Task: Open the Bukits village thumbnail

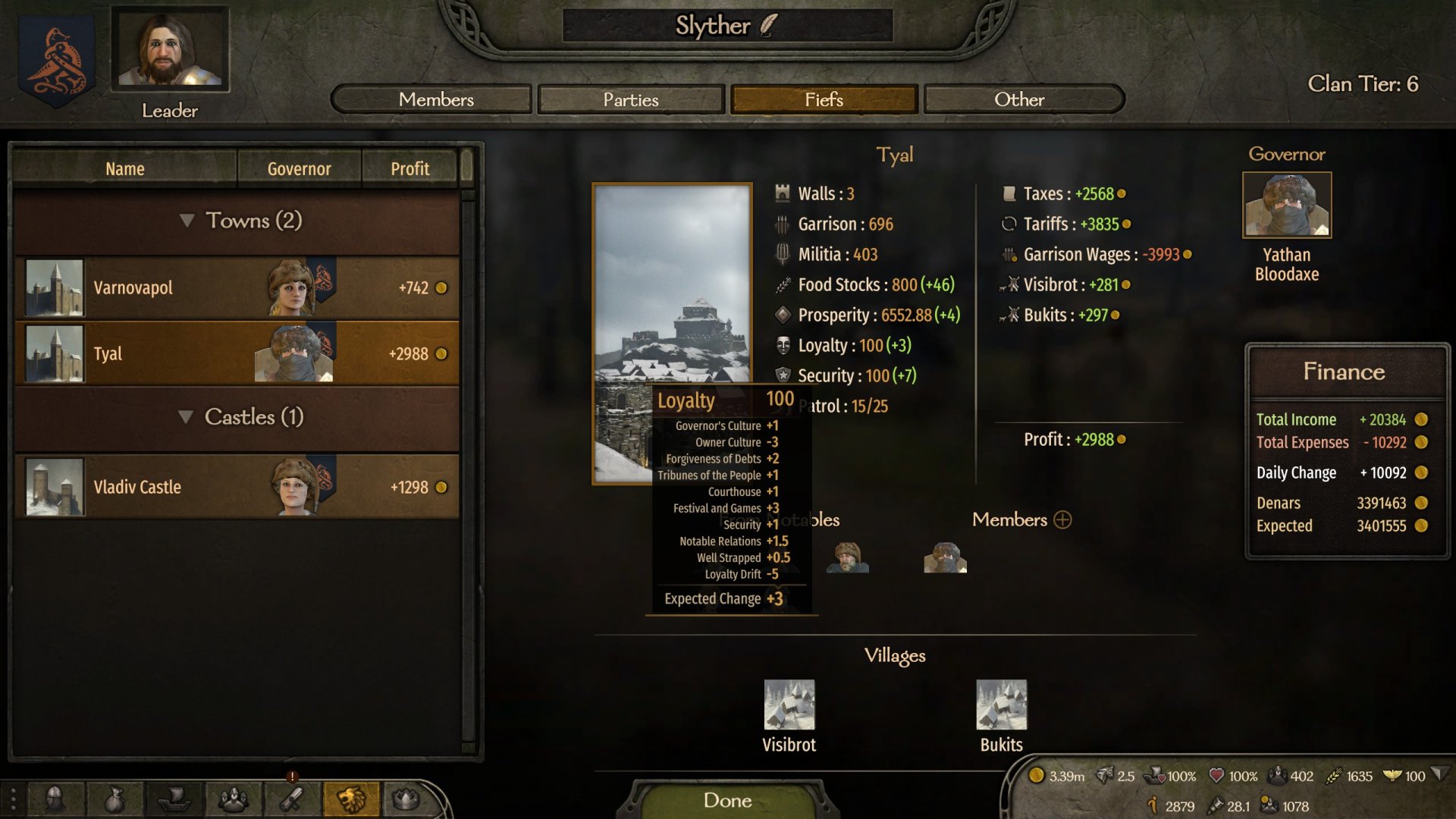Action: pyautogui.click(x=1001, y=704)
